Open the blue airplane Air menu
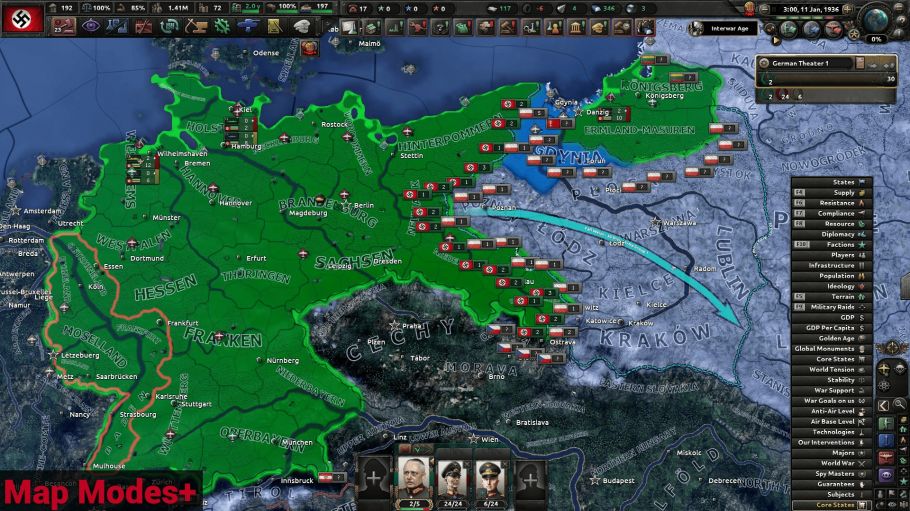The image size is (910, 511). point(248,25)
